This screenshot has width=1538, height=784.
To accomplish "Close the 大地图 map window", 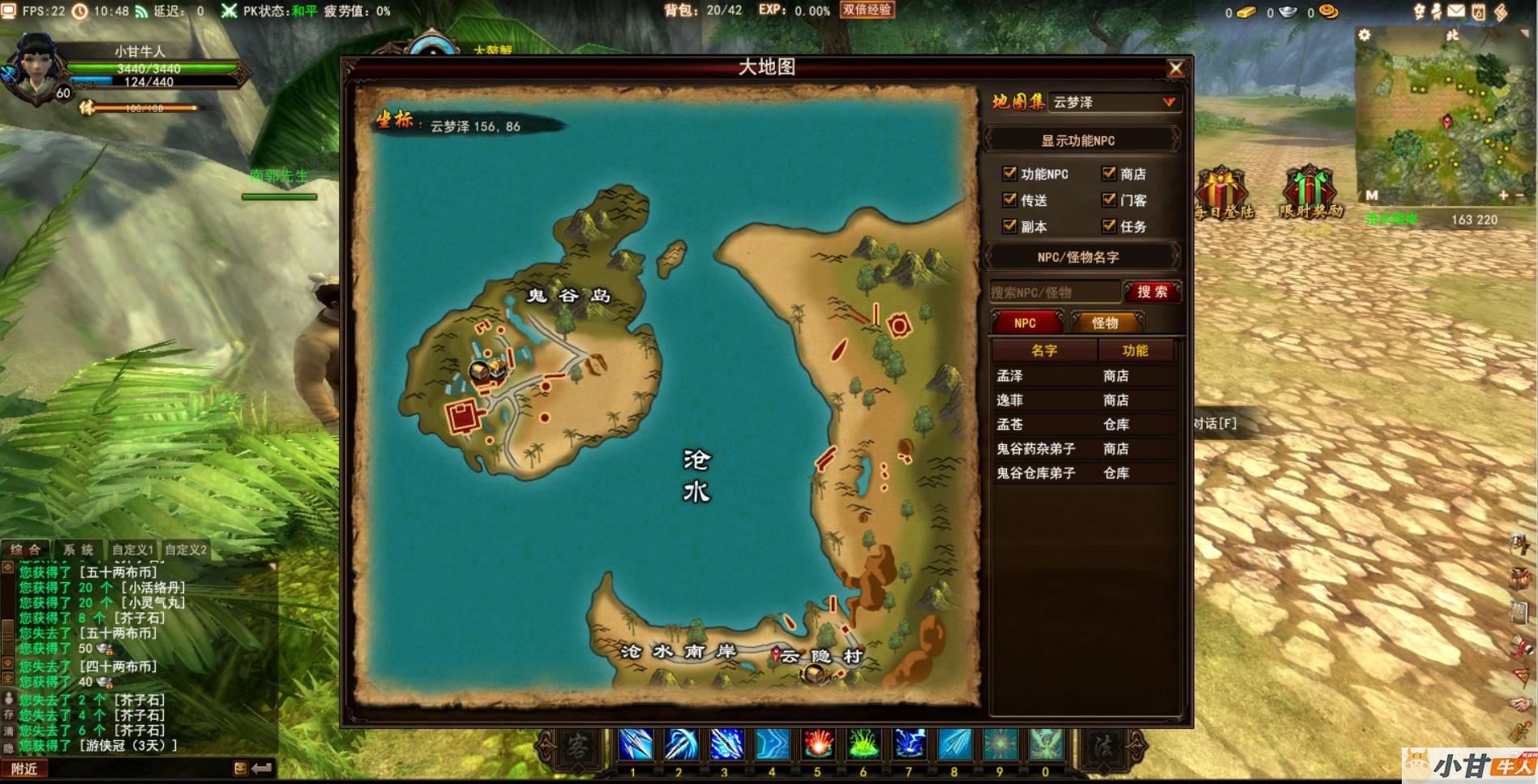I will pyautogui.click(x=1176, y=69).
